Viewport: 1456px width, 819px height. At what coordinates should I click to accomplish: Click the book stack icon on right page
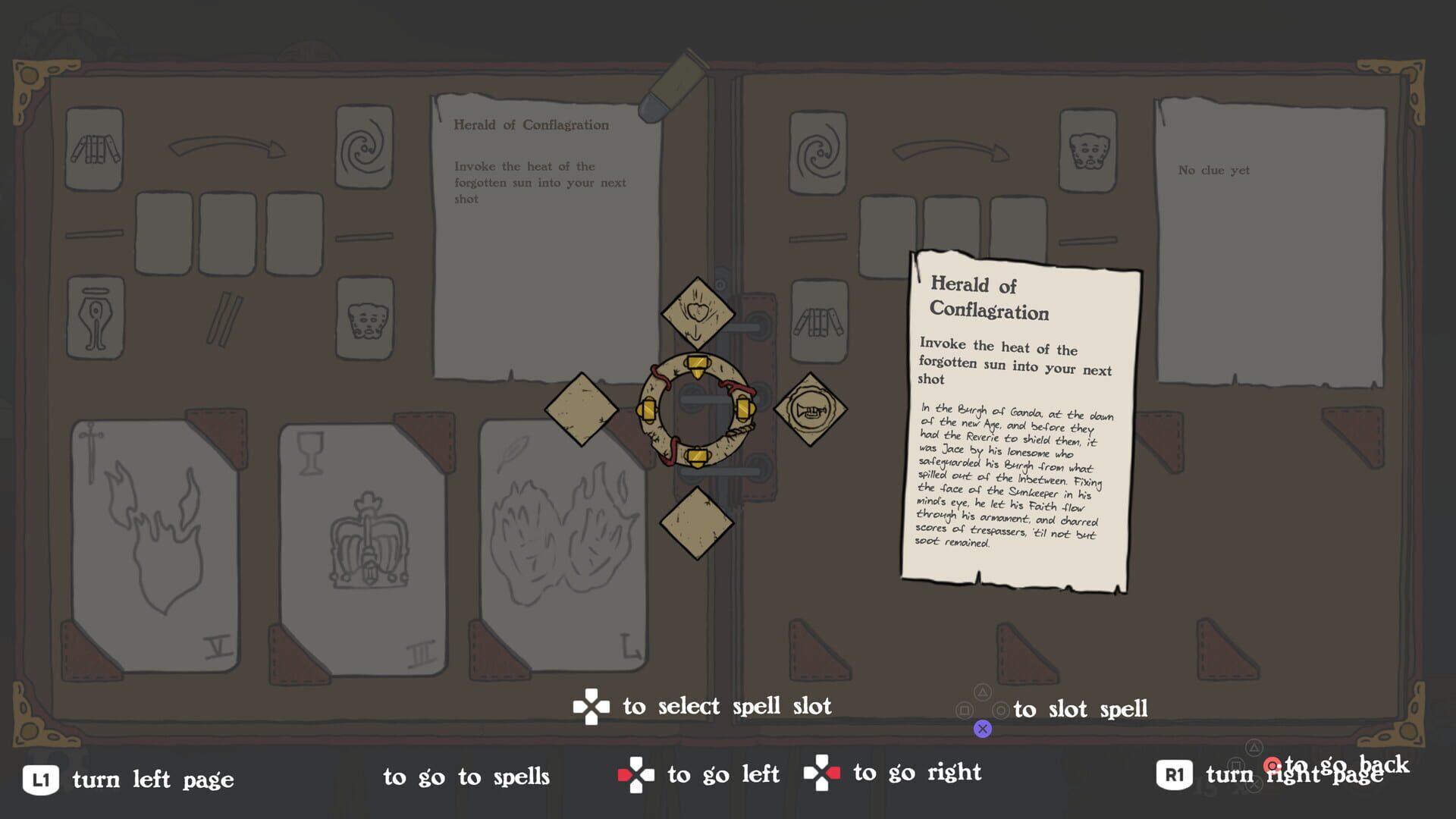tap(817, 322)
